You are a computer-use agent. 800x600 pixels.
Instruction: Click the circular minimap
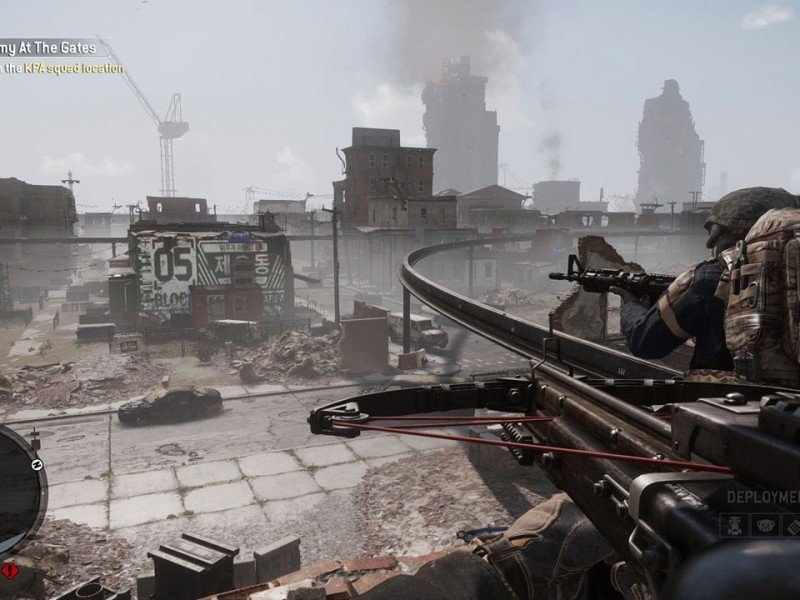17,490
